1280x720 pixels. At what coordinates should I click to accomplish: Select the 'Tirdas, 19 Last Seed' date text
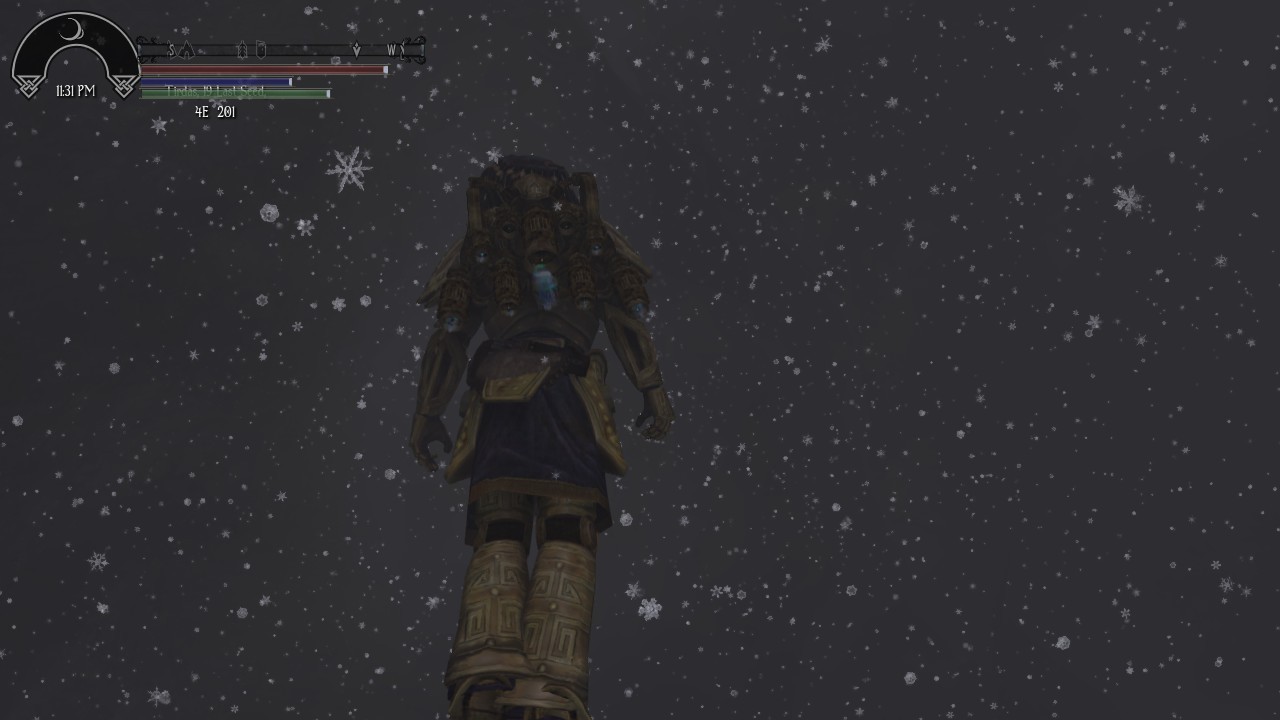(215, 91)
